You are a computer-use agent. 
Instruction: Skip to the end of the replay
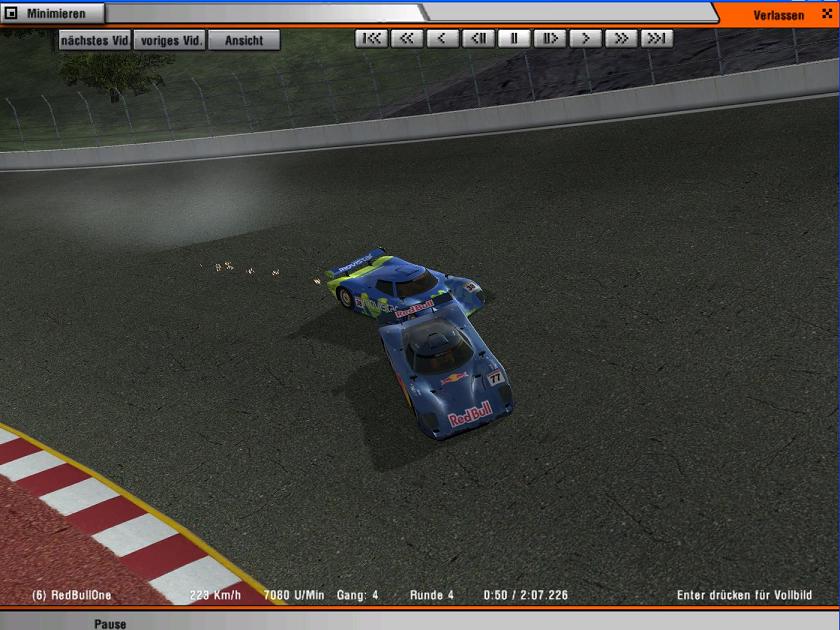[x=657, y=39]
